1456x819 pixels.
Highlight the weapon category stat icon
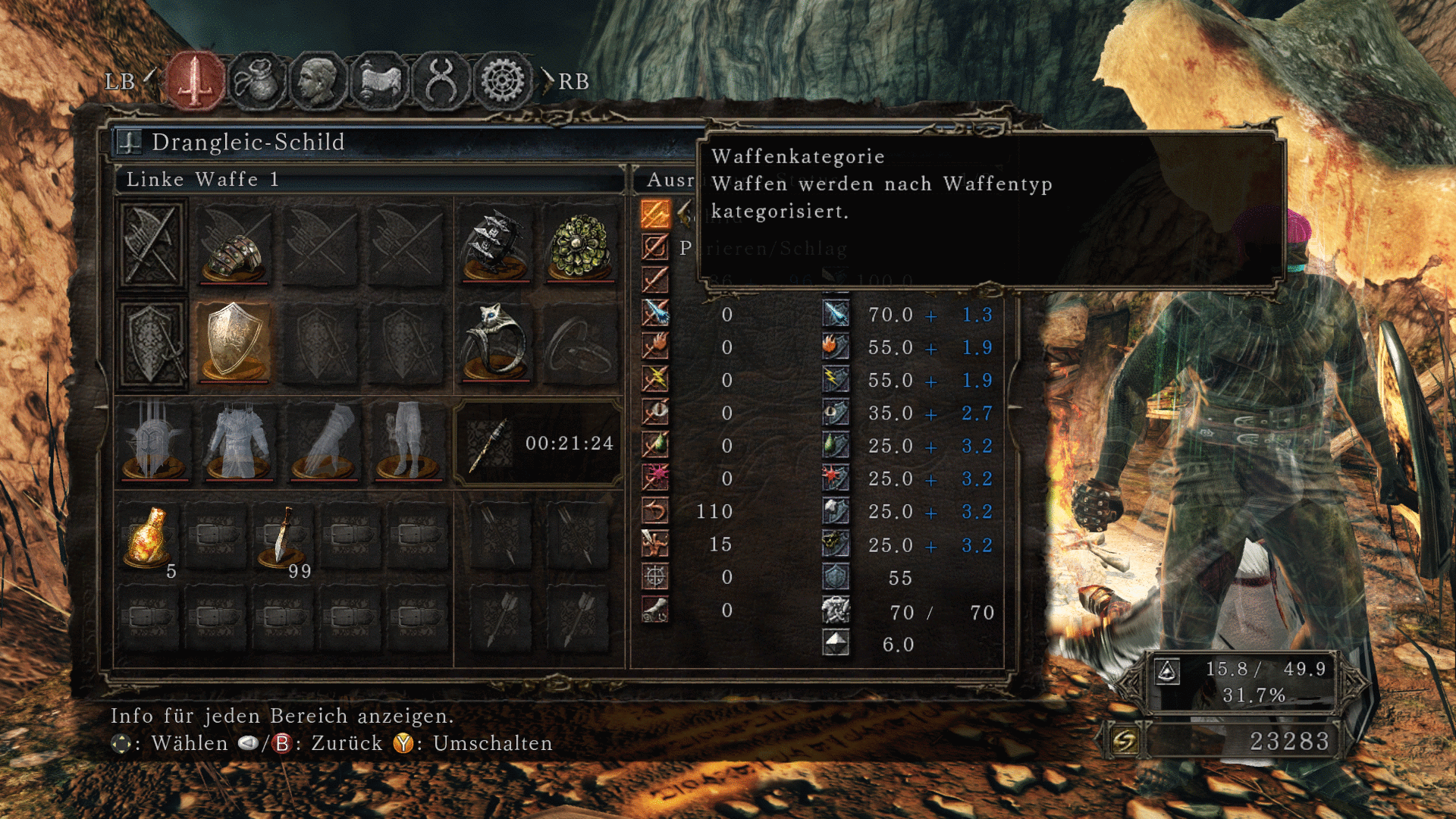pyautogui.click(x=655, y=215)
